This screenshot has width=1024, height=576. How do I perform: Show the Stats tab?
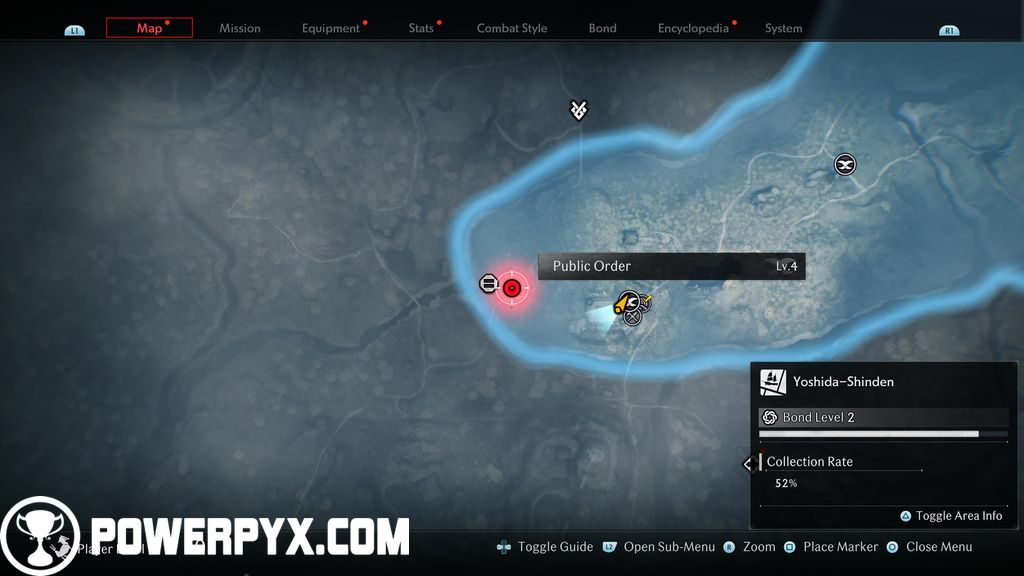click(421, 28)
